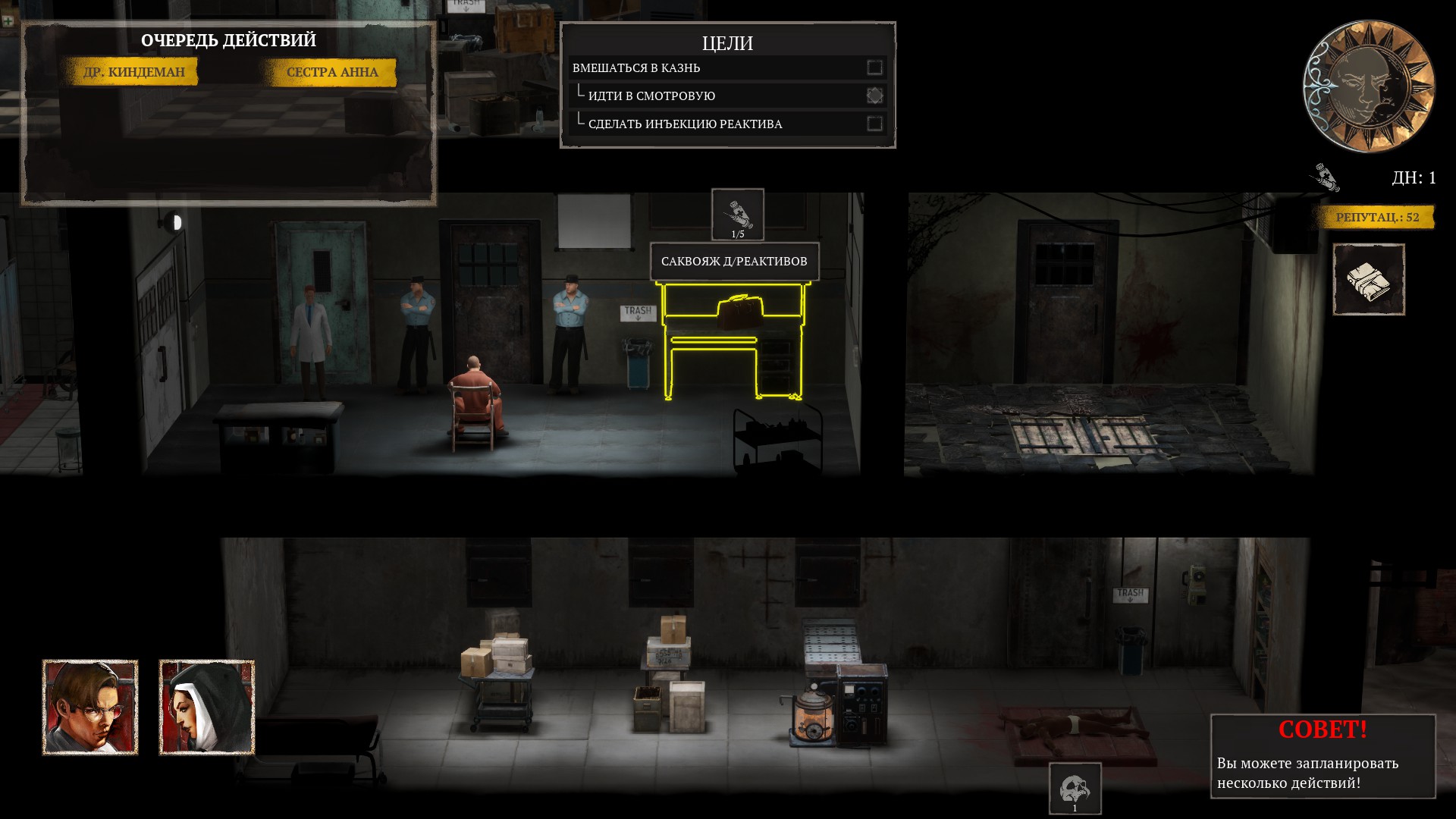
Task: Click the skull counter icon
Action: pyautogui.click(x=1075, y=789)
